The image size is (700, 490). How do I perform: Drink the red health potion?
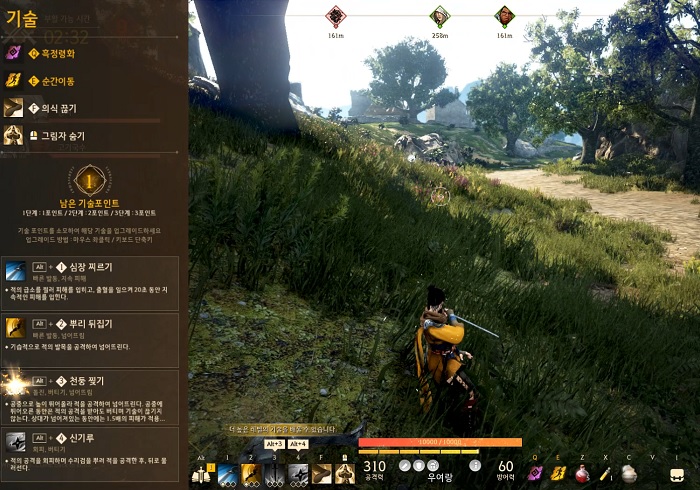pos(582,474)
